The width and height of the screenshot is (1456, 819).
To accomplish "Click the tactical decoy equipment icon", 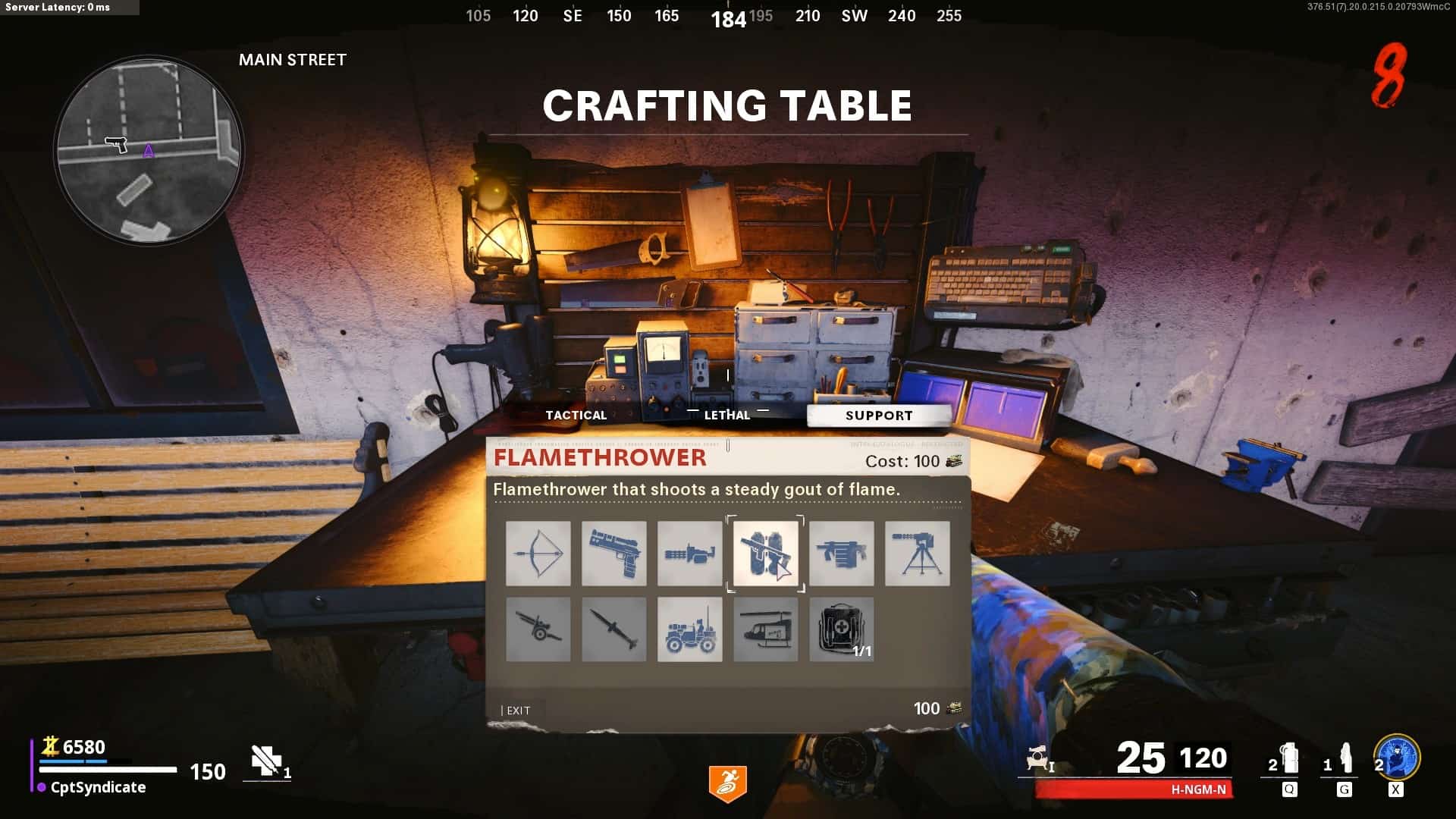I will (x=1345, y=760).
